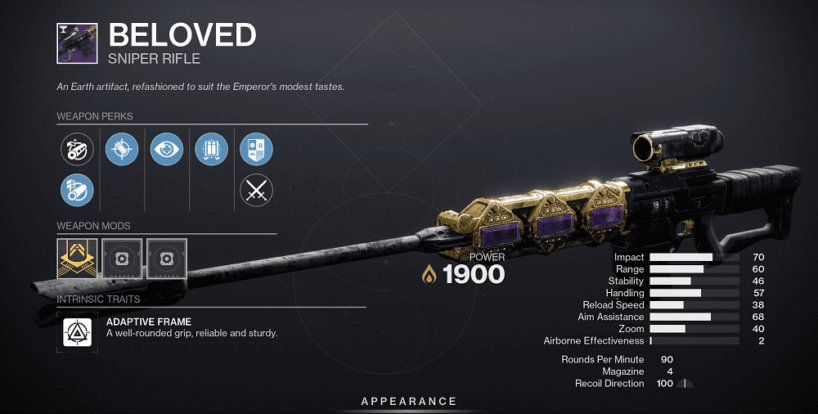
Task: Choose the crosshair target perk
Action: [x=121, y=150]
